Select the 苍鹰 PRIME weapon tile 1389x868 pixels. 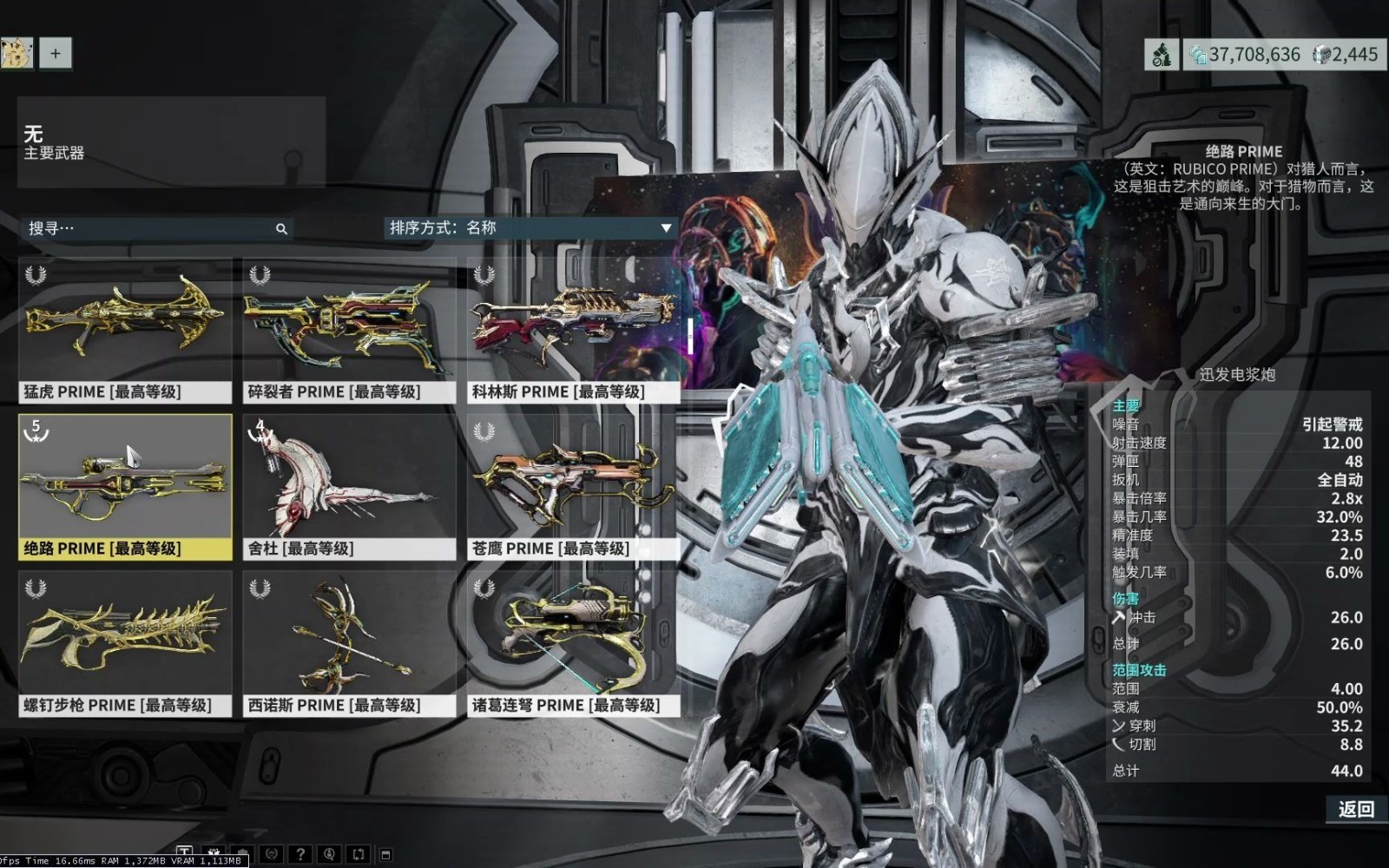(x=573, y=487)
